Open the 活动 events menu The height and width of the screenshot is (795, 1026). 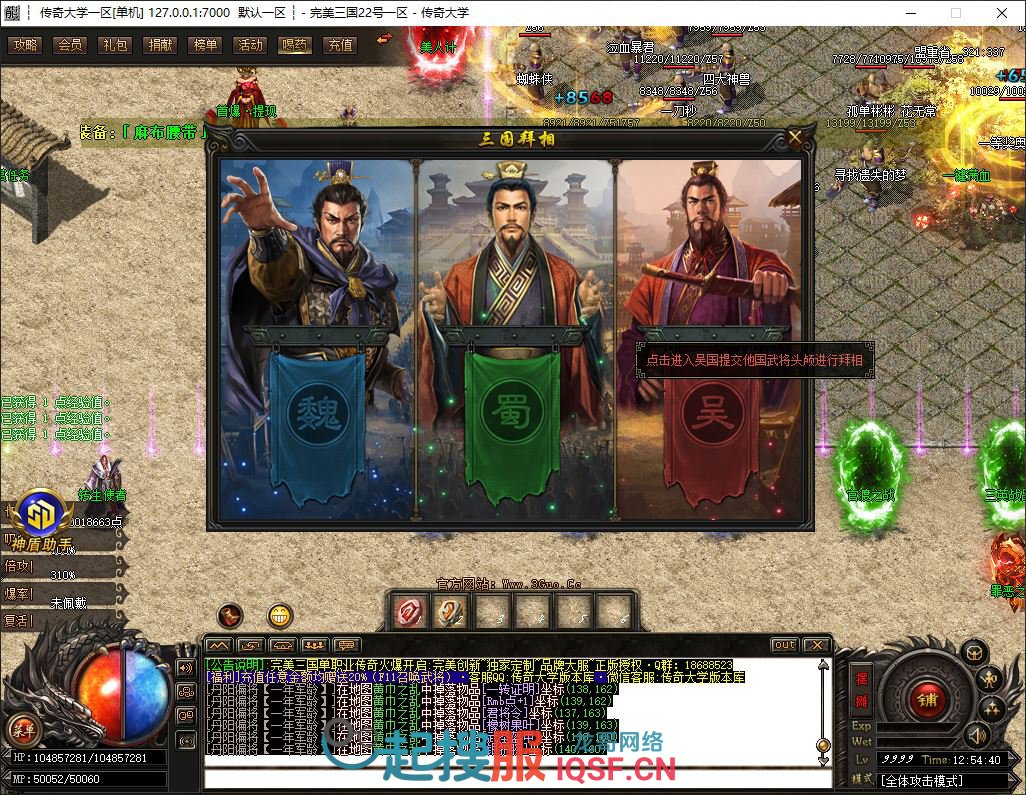click(250, 45)
